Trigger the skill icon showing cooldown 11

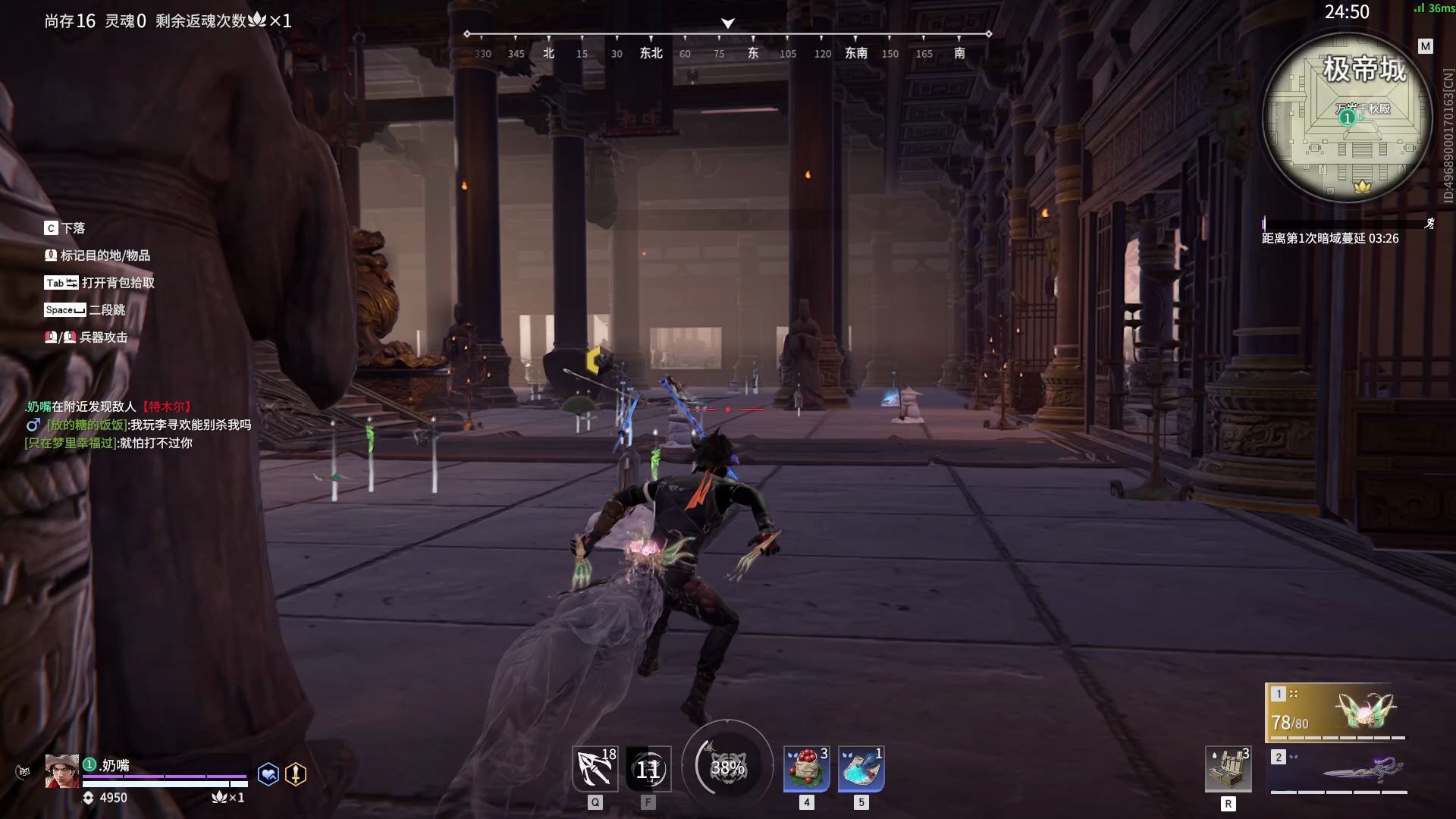coord(648,769)
